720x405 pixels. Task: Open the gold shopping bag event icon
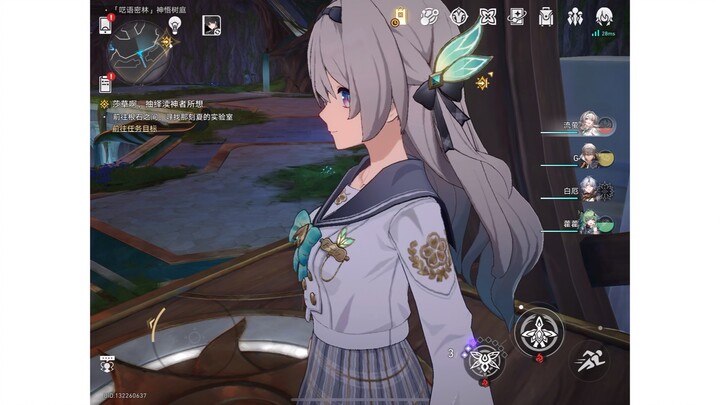[x=399, y=16]
